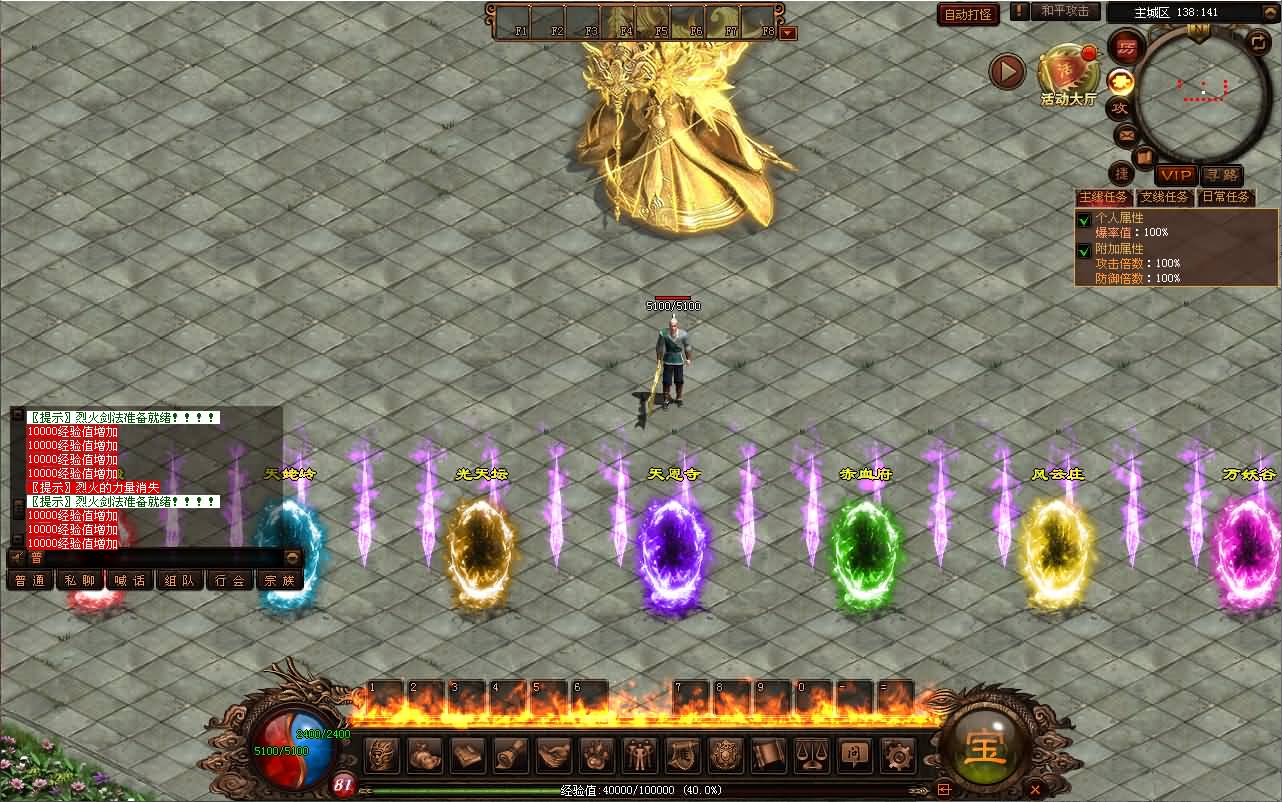Click the chevron on the 主城区 location bar
The height and width of the screenshot is (802, 1282).
tap(1271, 11)
